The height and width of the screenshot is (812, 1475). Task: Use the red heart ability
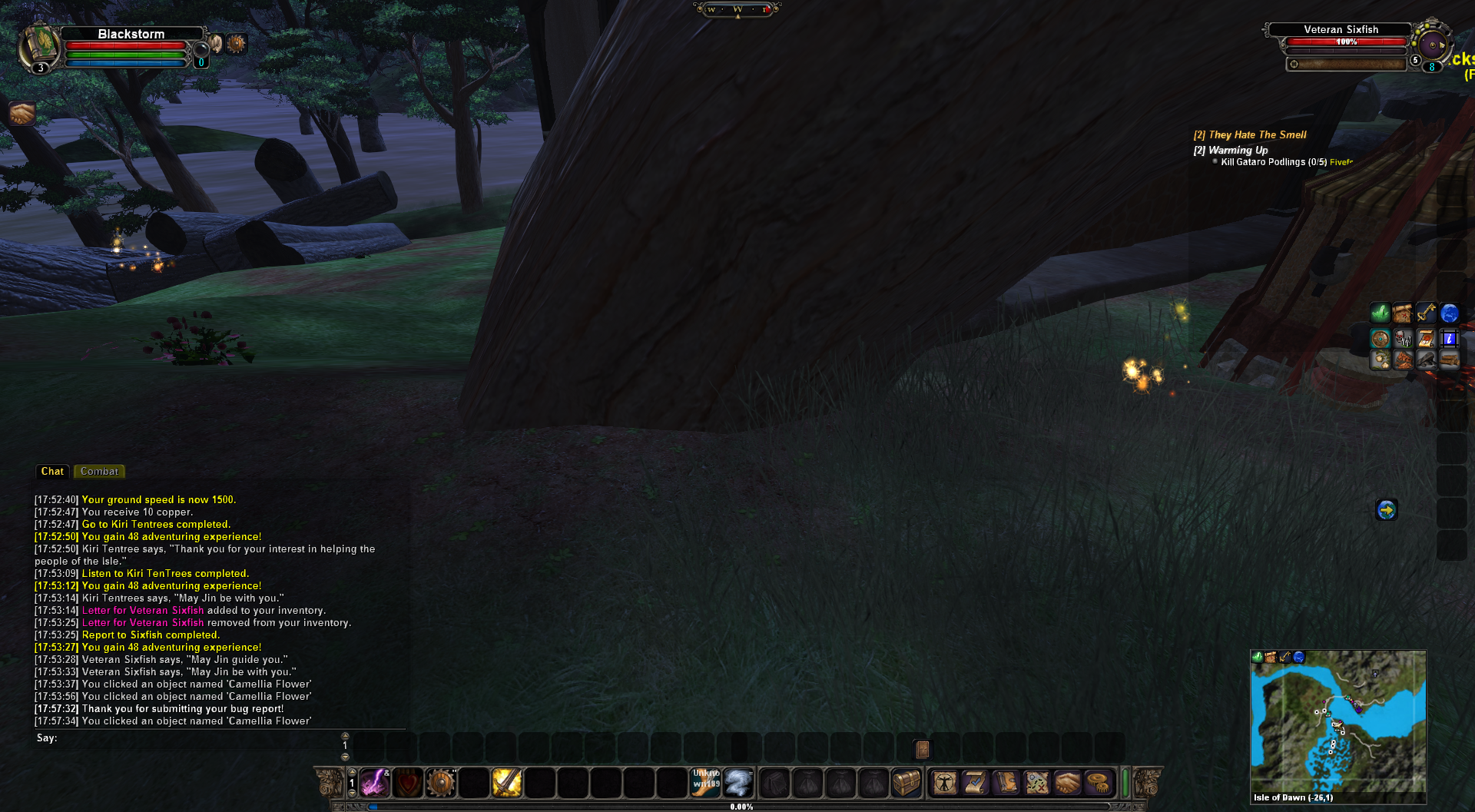point(408,783)
